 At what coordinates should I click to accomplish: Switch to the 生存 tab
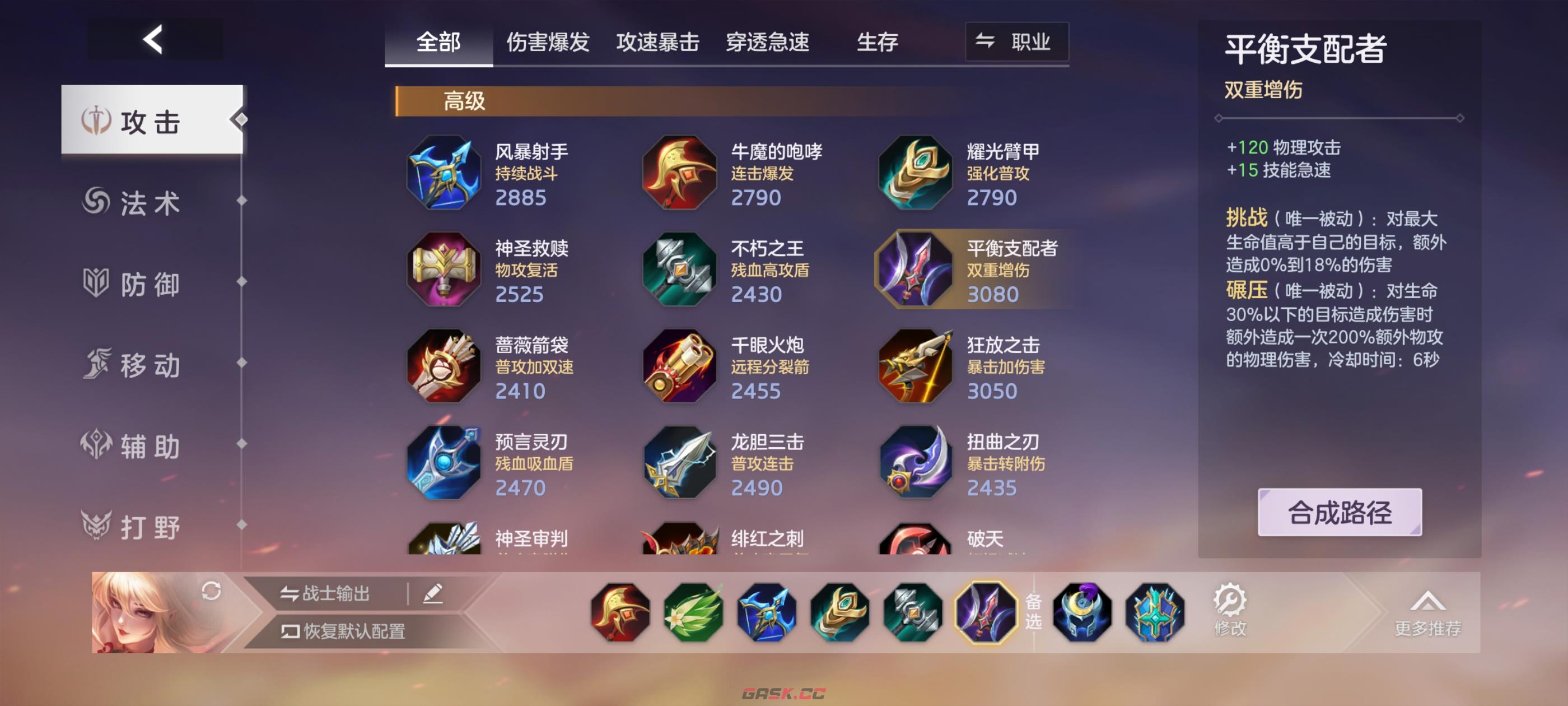877,43
